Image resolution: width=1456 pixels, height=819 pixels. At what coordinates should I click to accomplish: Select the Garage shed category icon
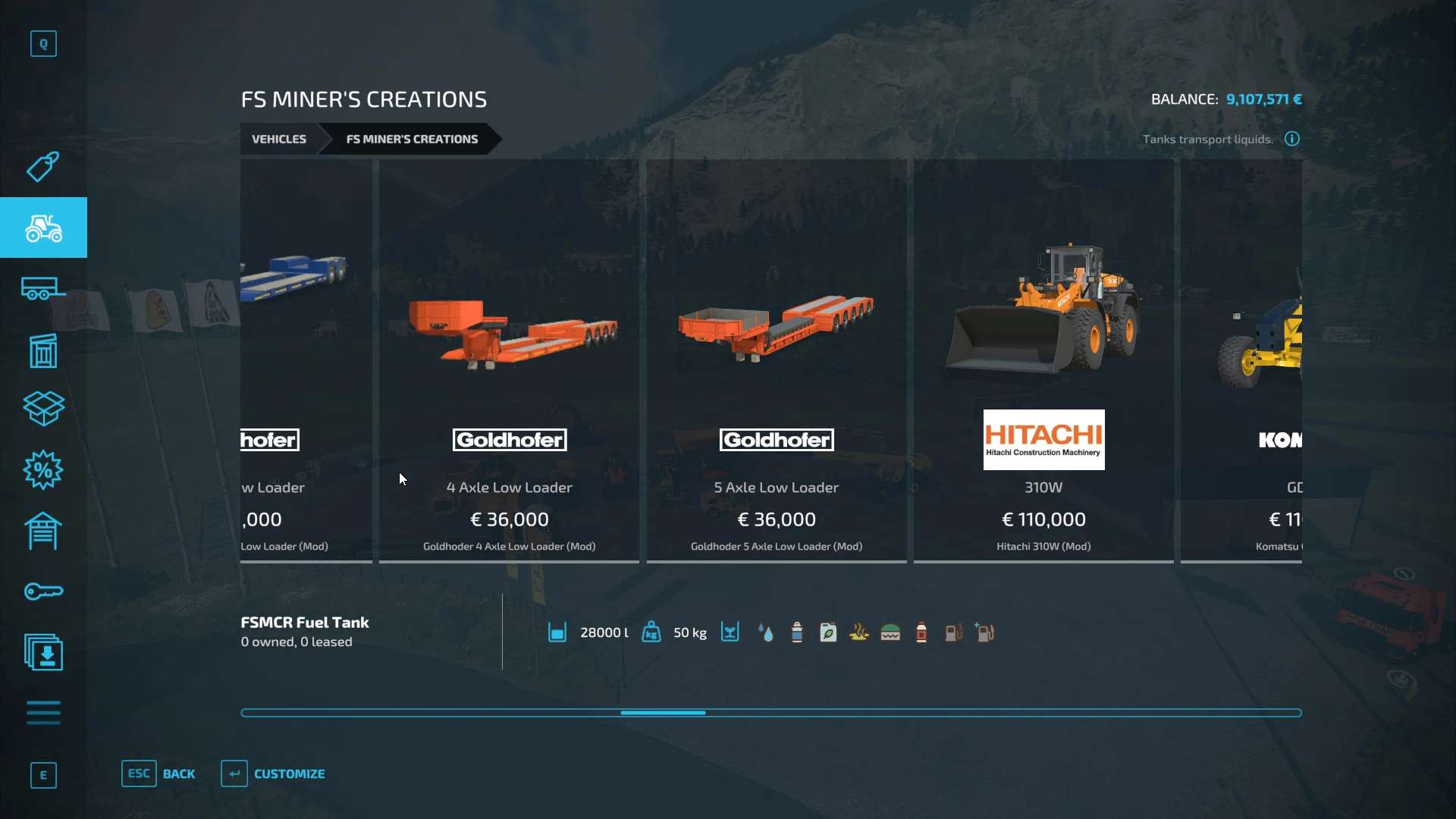[43, 531]
